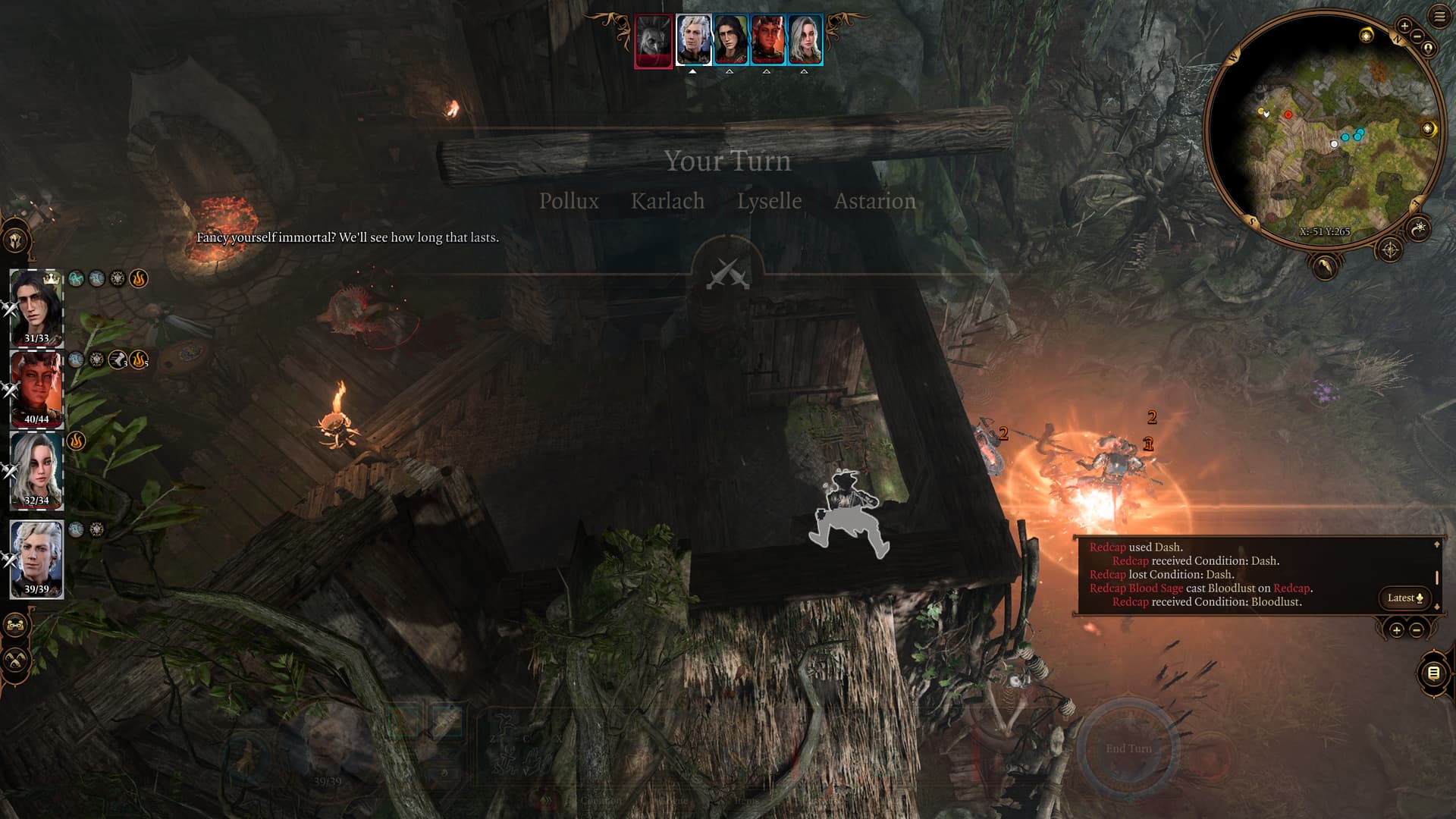Screen dimensions: 1456x819
Task: Click the helmet icon above party portraits
Action: [x=17, y=241]
